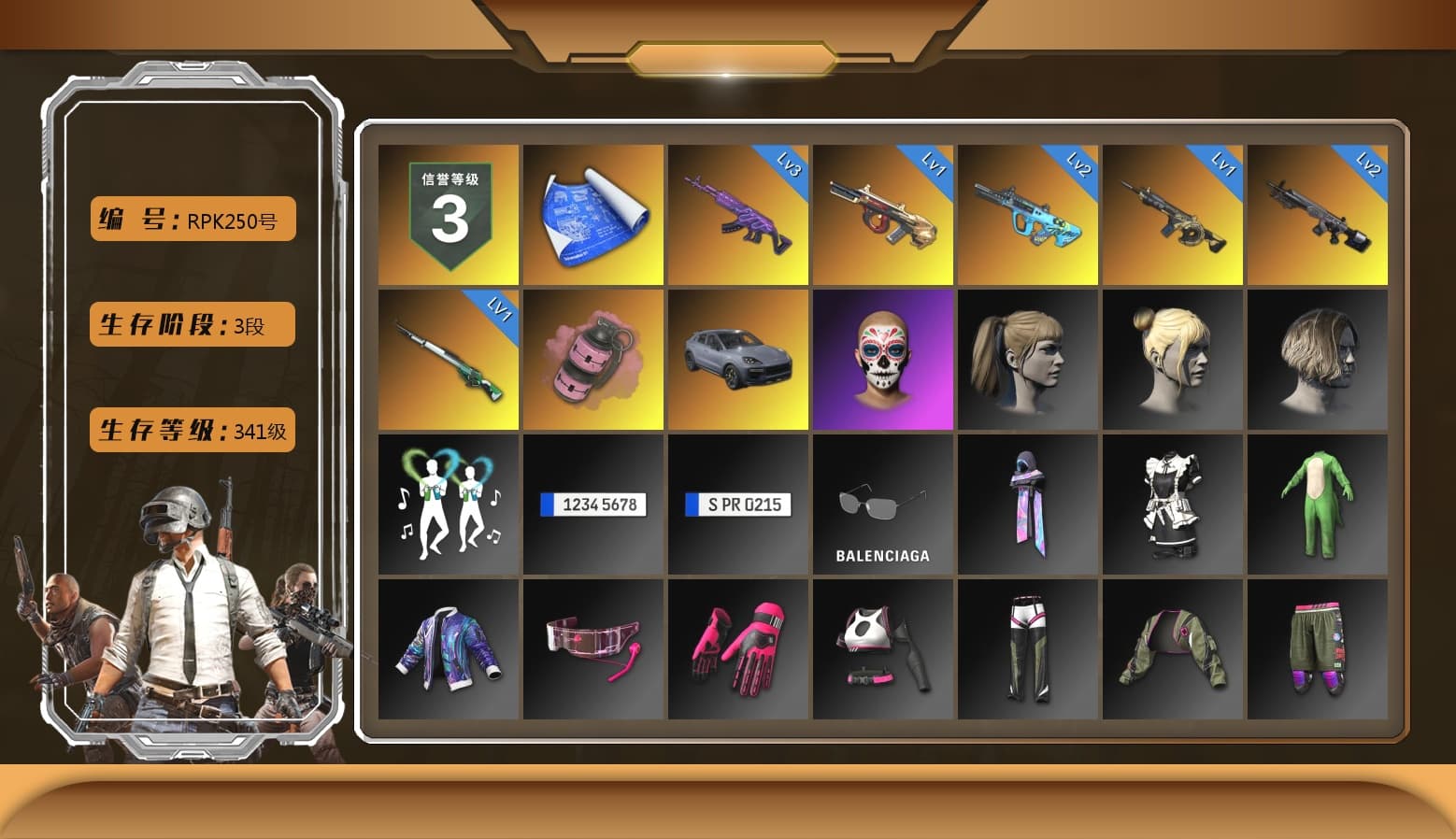Open the blueprint map item
This screenshot has width=1456, height=839.
click(592, 214)
